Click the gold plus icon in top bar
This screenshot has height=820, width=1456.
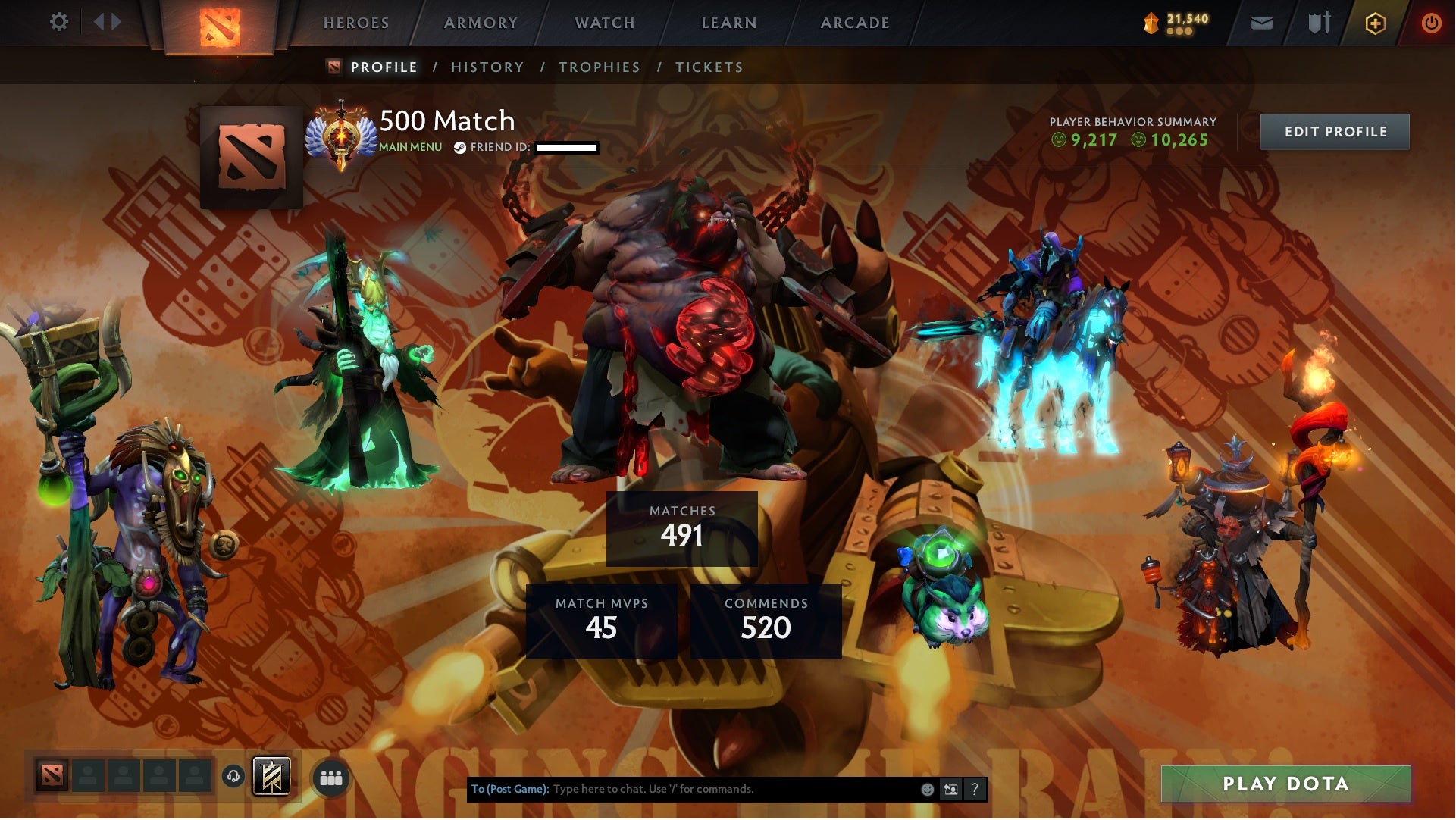[1373, 23]
